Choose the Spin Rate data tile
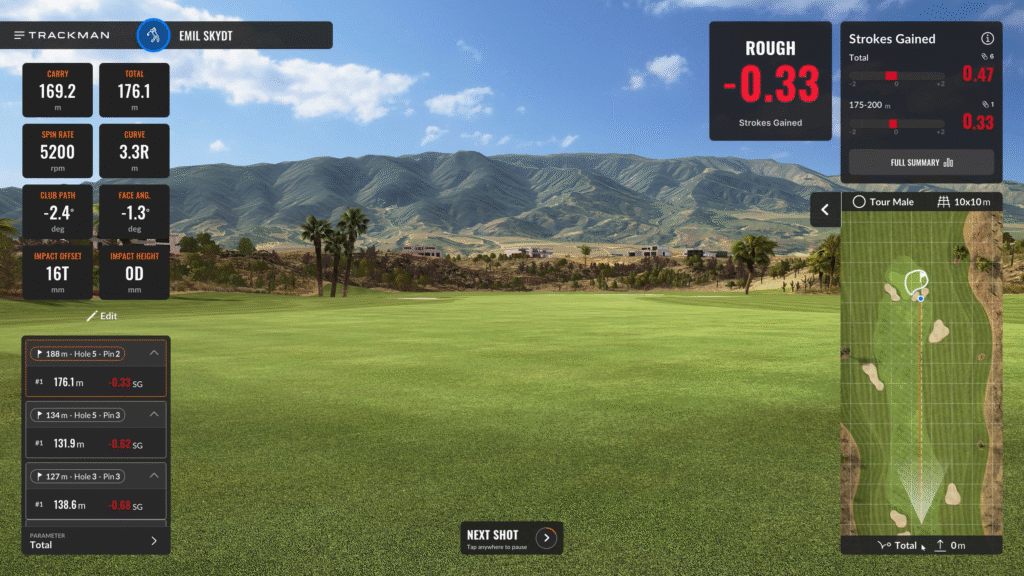The height and width of the screenshot is (576, 1024). point(57,150)
